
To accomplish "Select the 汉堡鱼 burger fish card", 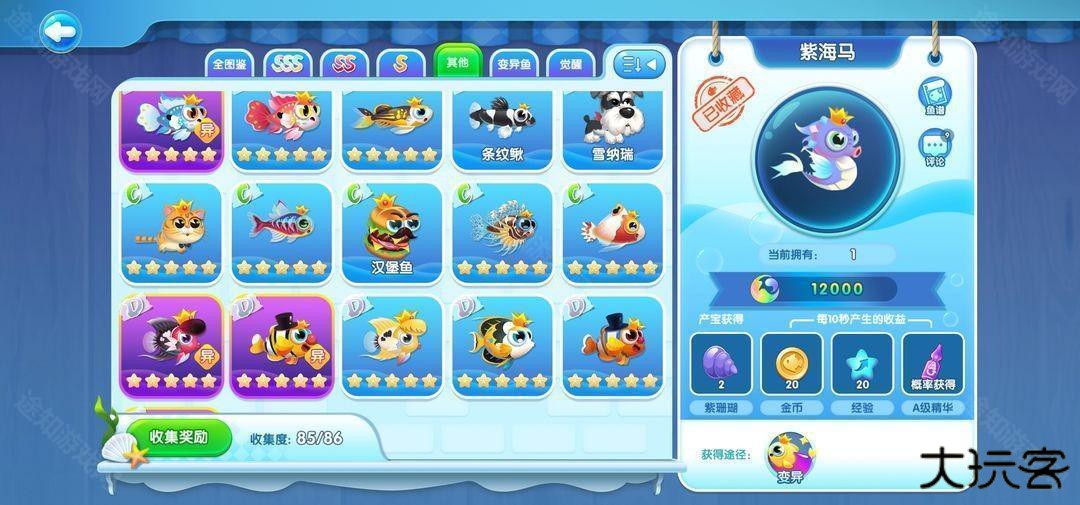I will tap(392, 232).
